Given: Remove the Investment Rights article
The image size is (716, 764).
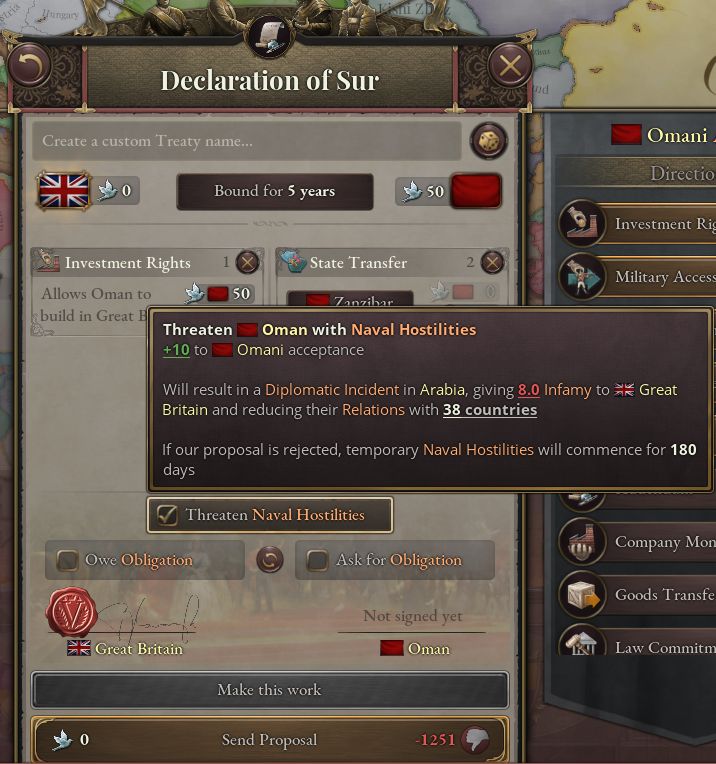Looking at the screenshot, I should (x=247, y=263).
